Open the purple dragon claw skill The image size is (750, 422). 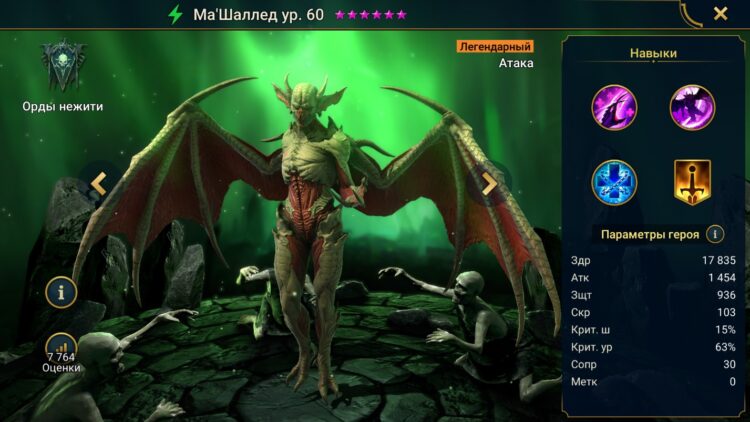(x=614, y=107)
